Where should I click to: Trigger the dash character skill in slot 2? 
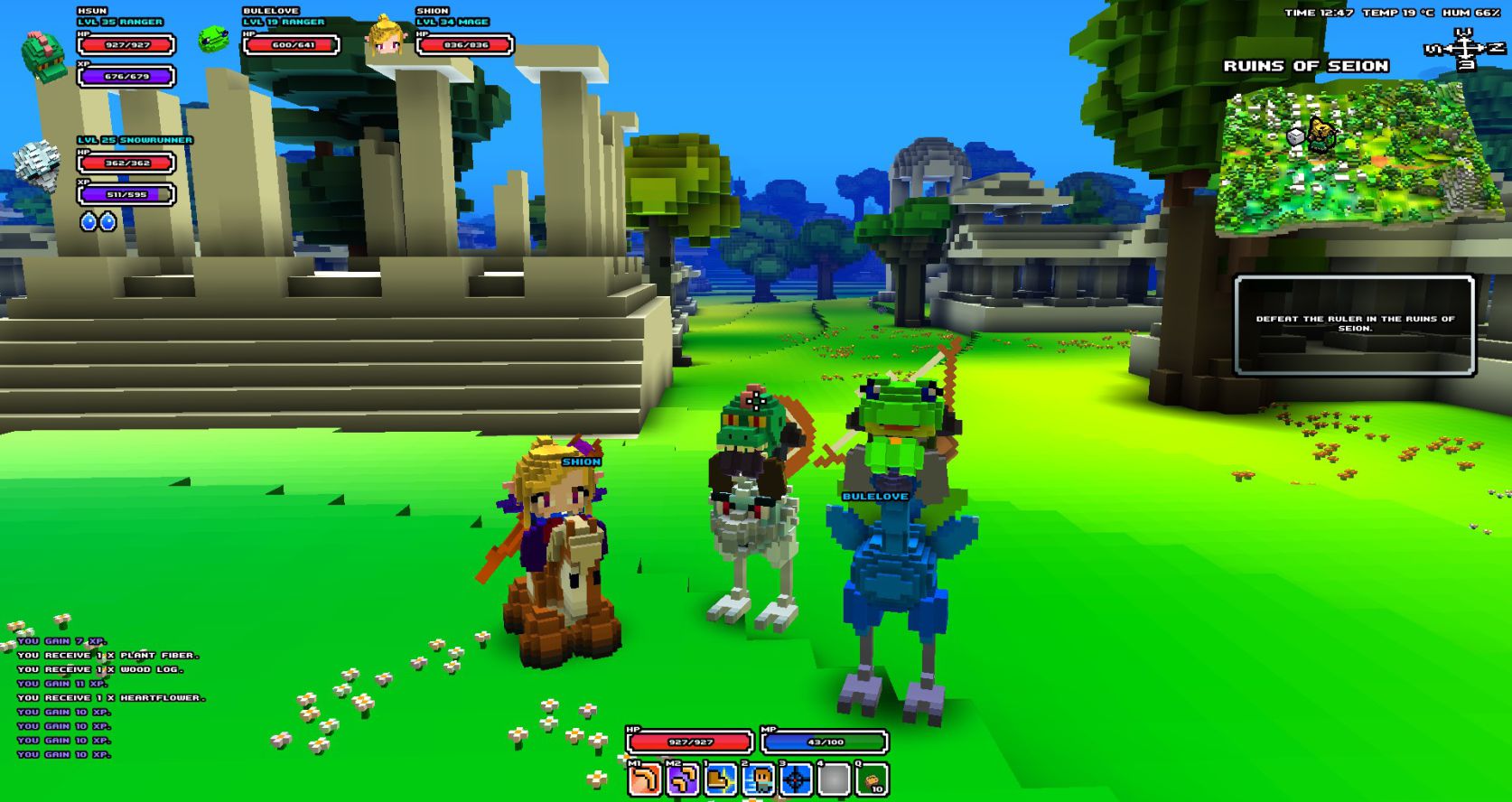click(759, 779)
